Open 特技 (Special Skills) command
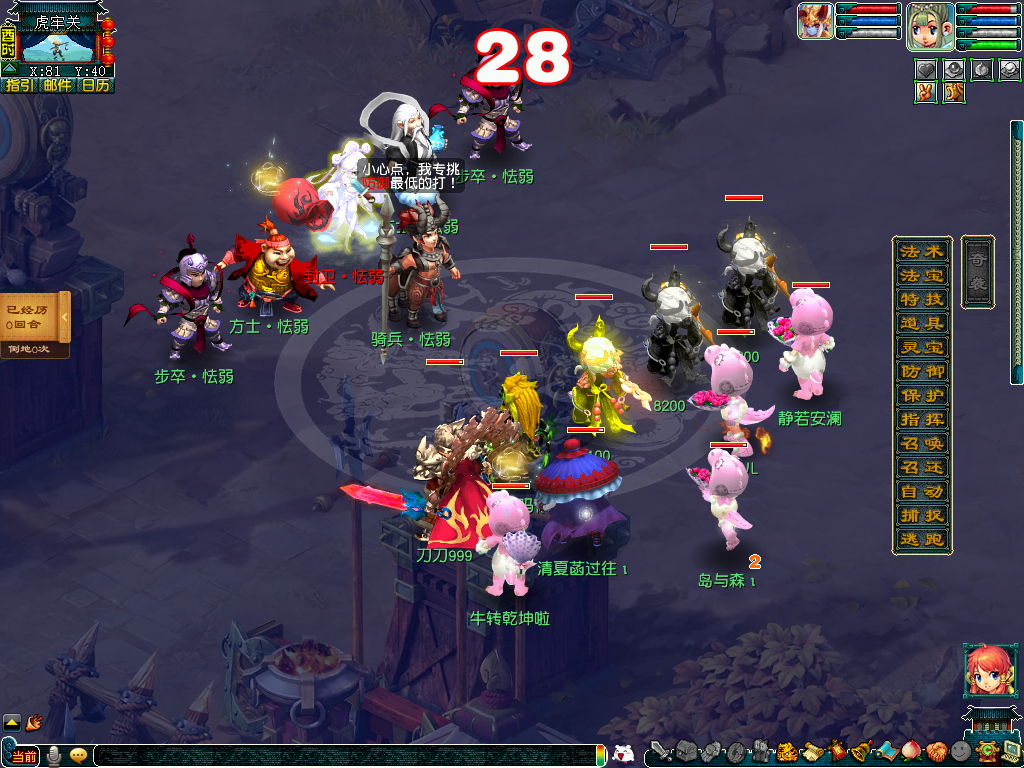 pos(921,299)
